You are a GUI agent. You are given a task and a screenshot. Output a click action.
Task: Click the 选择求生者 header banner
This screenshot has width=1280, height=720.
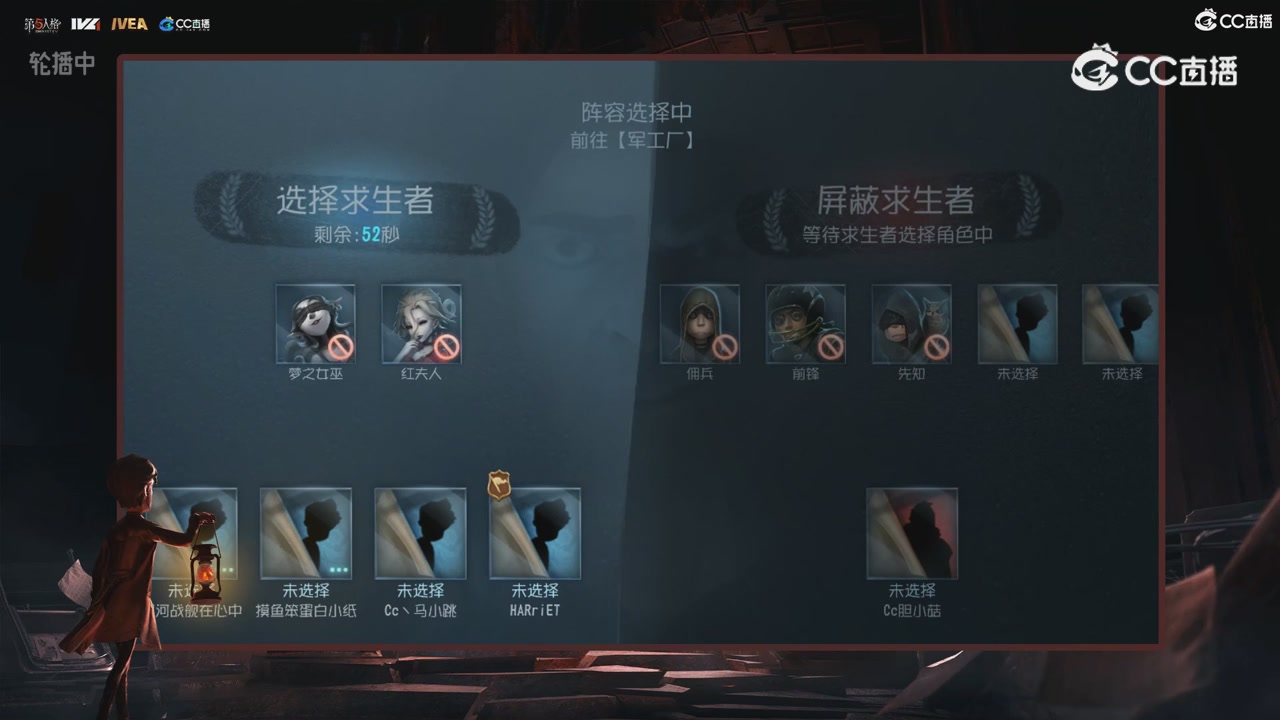pyautogui.click(x=356, y=201)
